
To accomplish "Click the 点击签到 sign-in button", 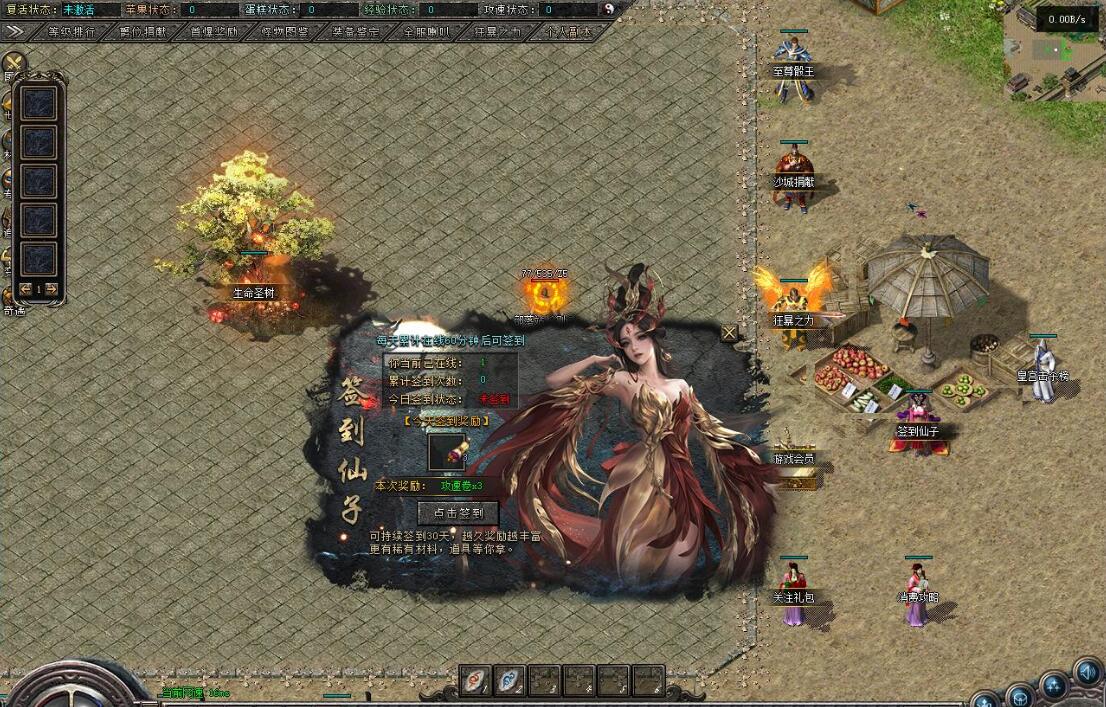I will [457, 513].
